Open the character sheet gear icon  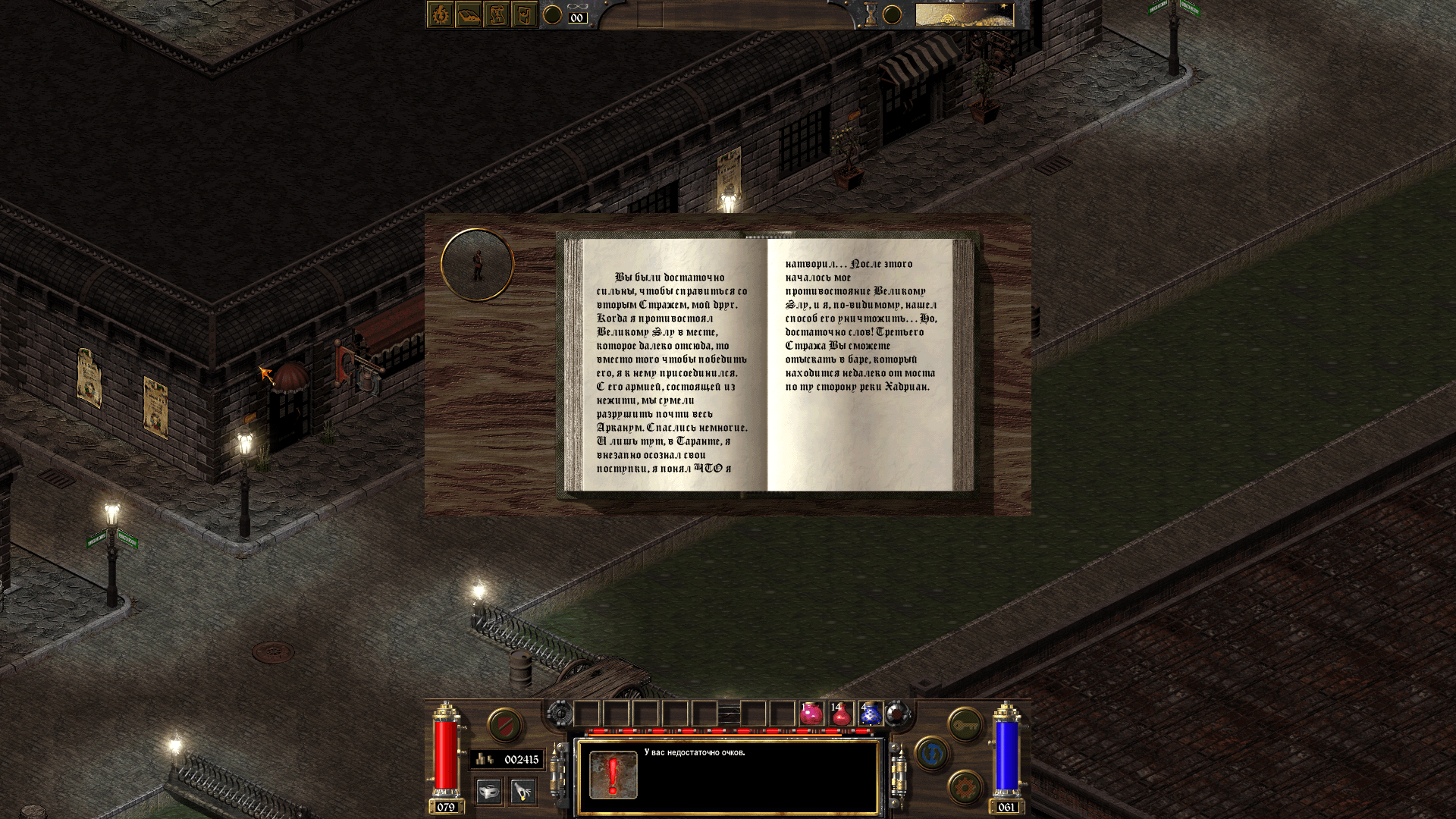click(x=440, y=14)
